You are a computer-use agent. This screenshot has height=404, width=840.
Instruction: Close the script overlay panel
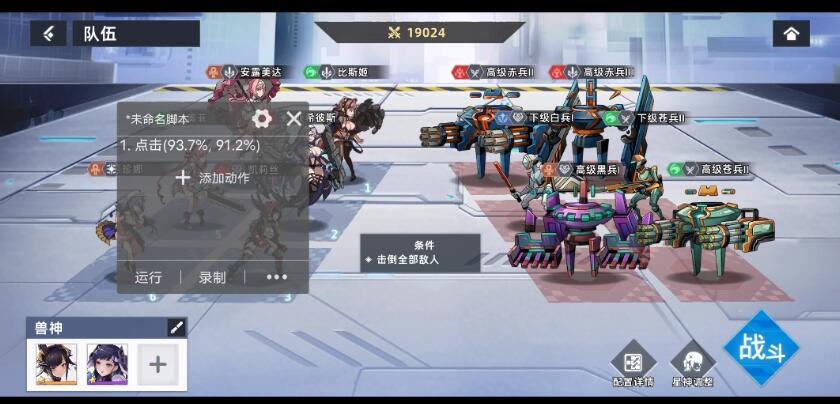(x=294, y=119)
